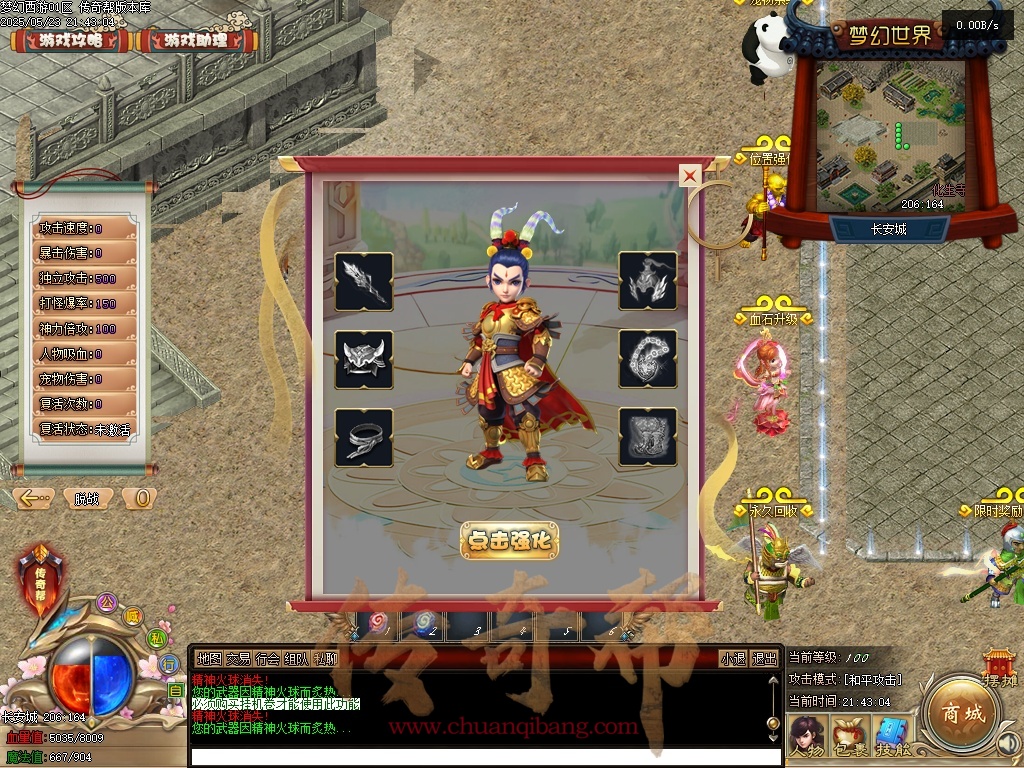Click the 退出 exit button
The height and width of the screenshot is (768, 1024).
pyautogui.click(x=765, y=659)
